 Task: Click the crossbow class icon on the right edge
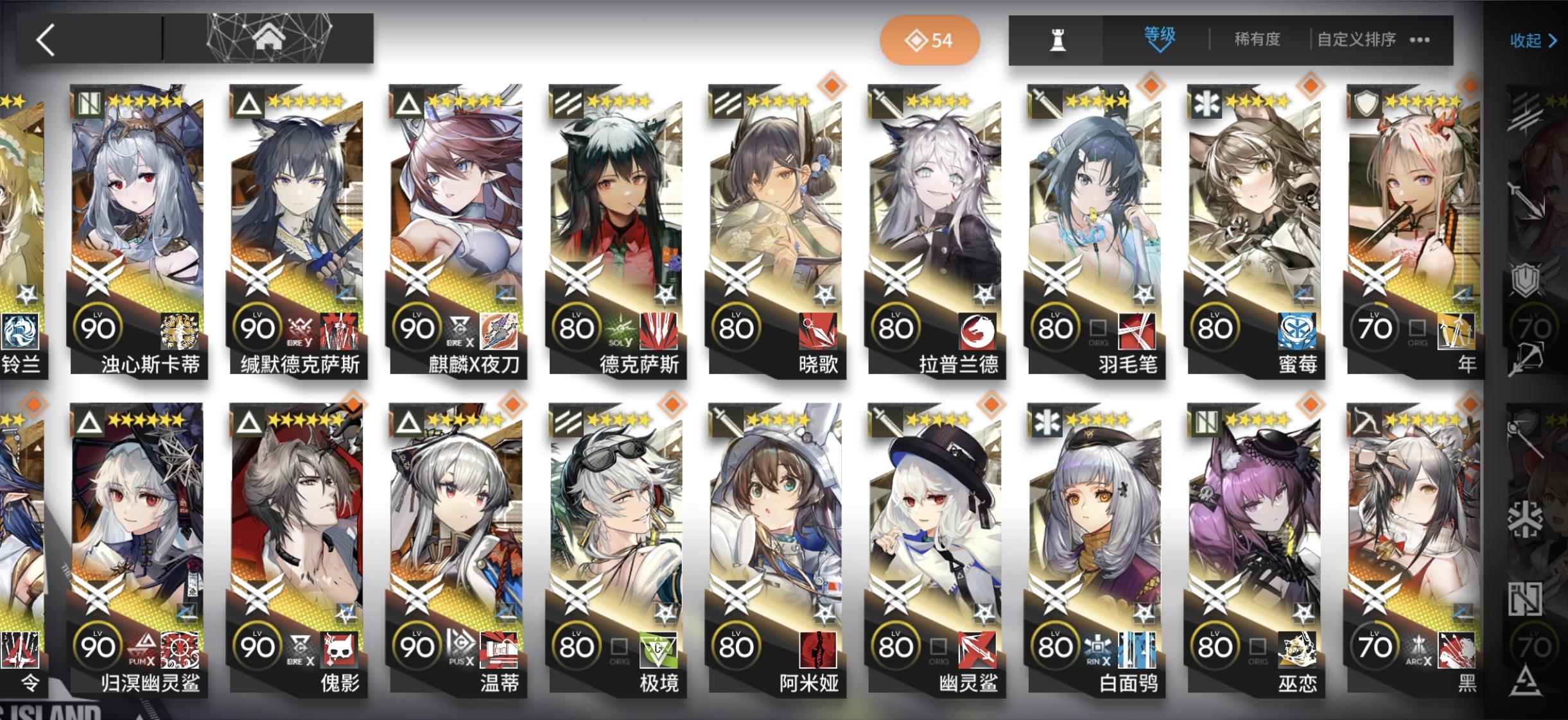[1529, 359]
